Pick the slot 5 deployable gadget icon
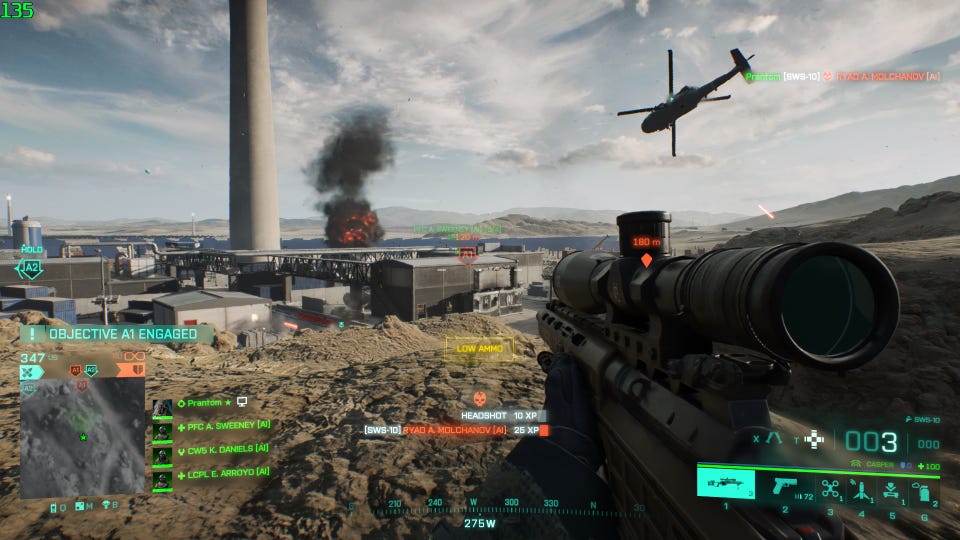The width and height of the screenshot is (960, 540). [x=891, y=488]
